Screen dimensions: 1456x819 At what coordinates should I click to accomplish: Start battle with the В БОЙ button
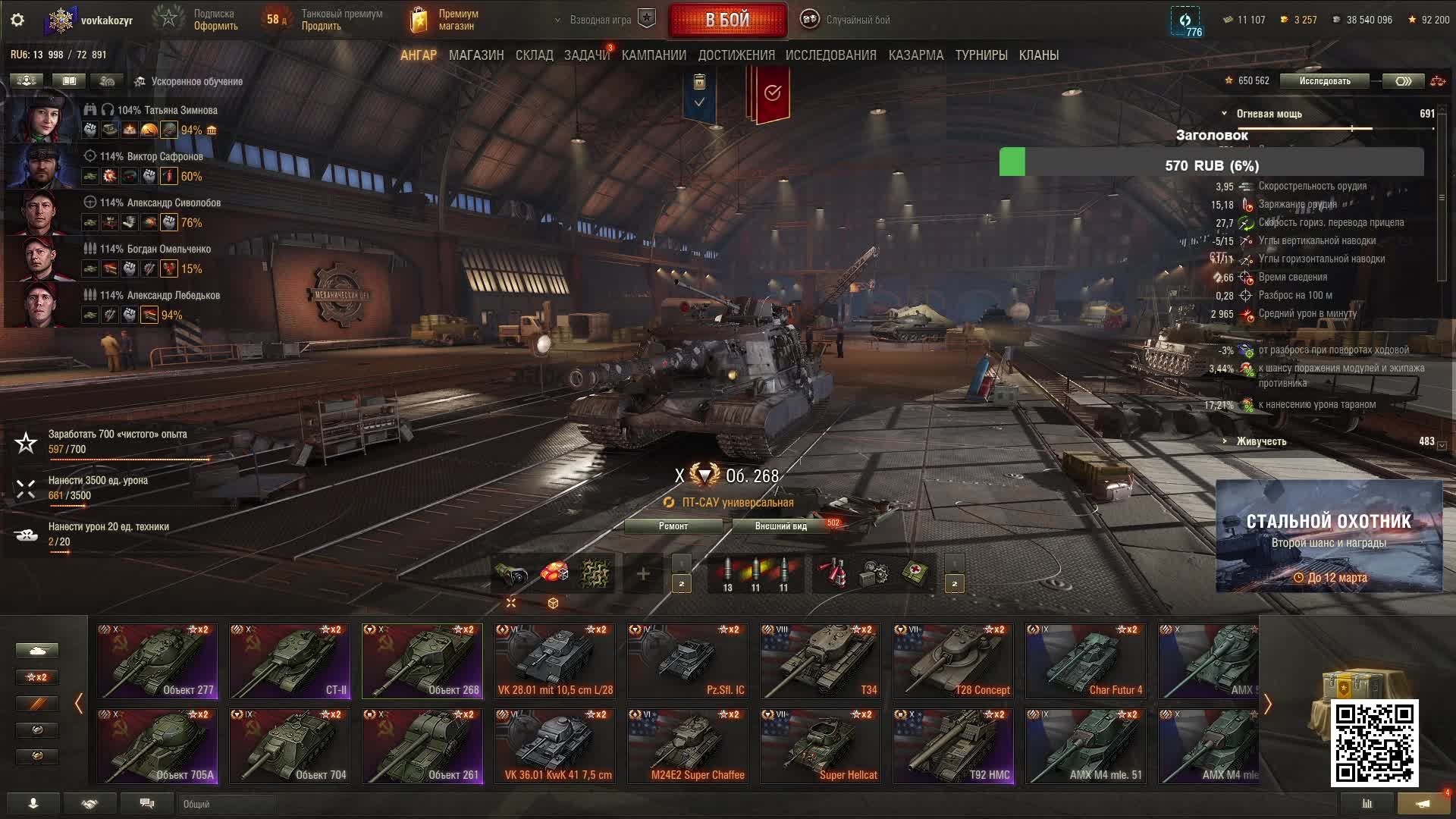[x=727, y=20]
